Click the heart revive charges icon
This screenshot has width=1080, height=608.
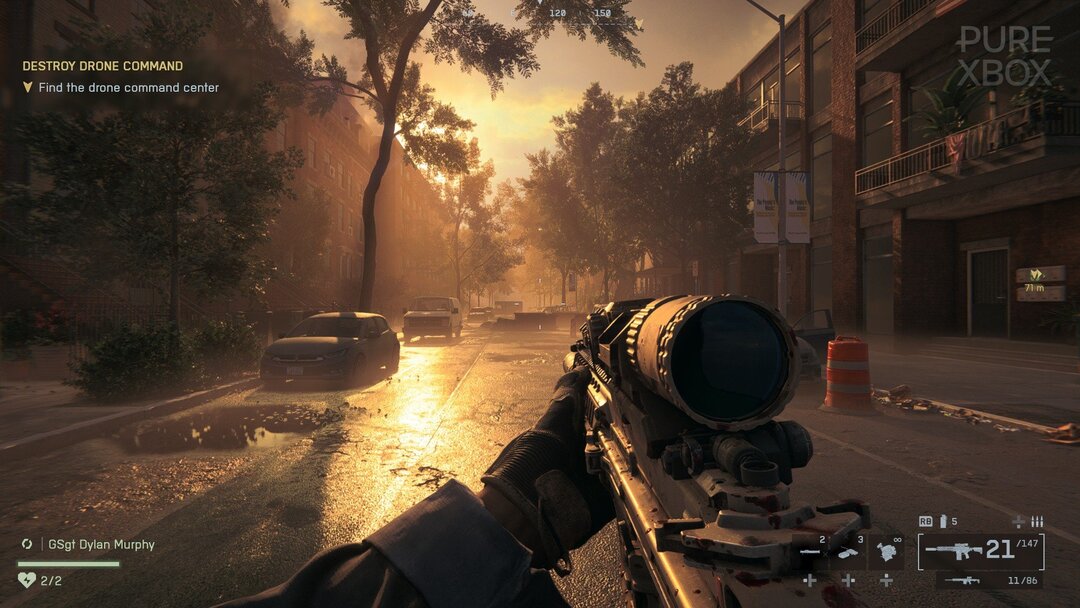(x=27, y=579)
